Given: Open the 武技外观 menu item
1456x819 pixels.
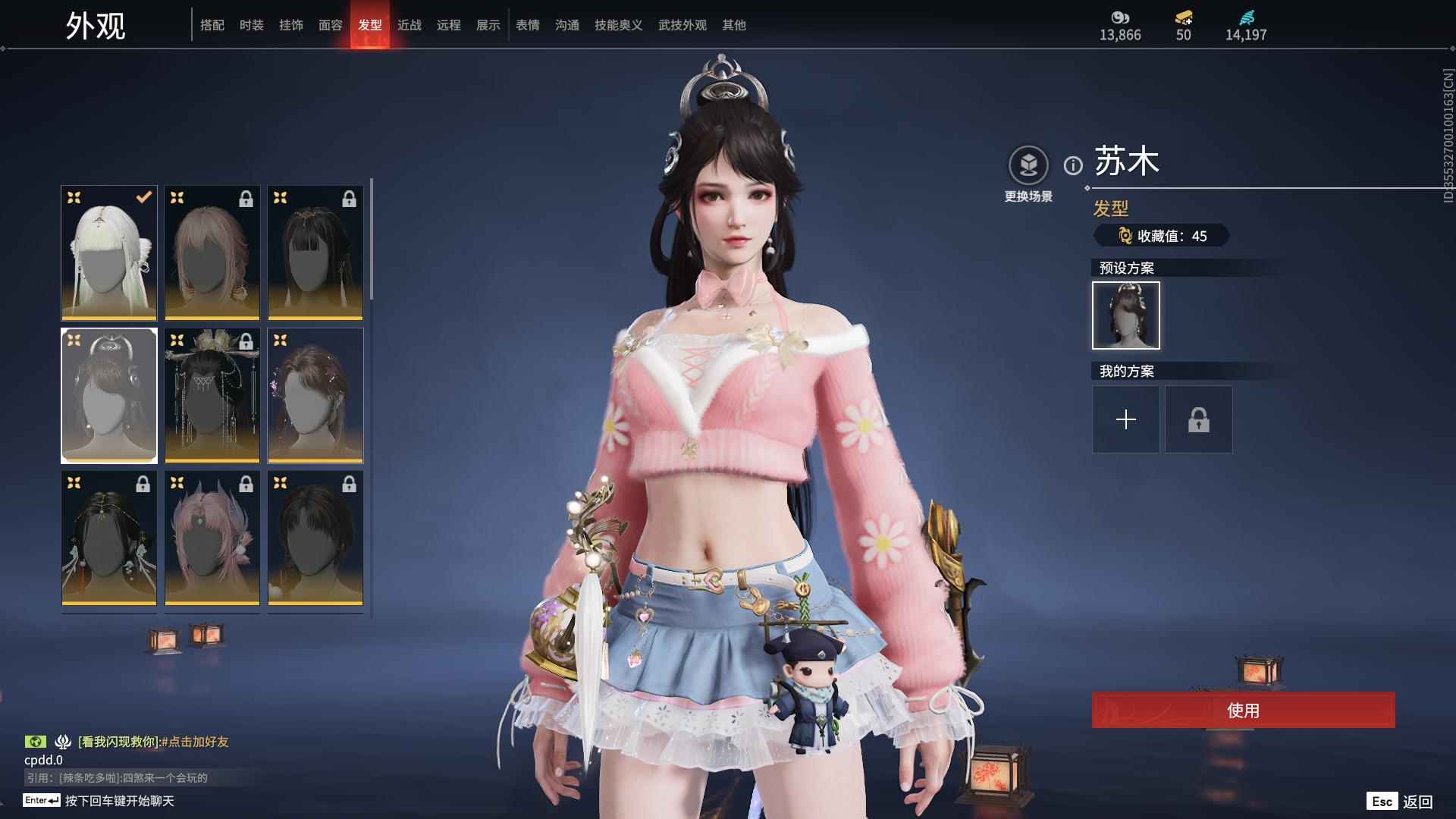Looking at the screenshot, I should click(x=682, y=25).
